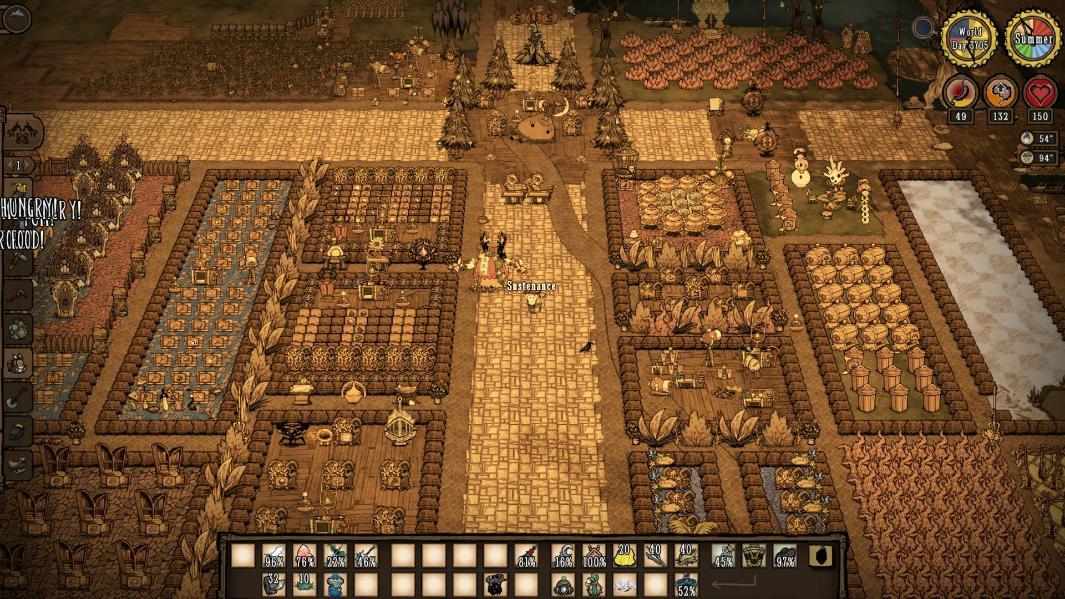Select the tool with 22% durability

pyautogui.click(x=336, y=556)
